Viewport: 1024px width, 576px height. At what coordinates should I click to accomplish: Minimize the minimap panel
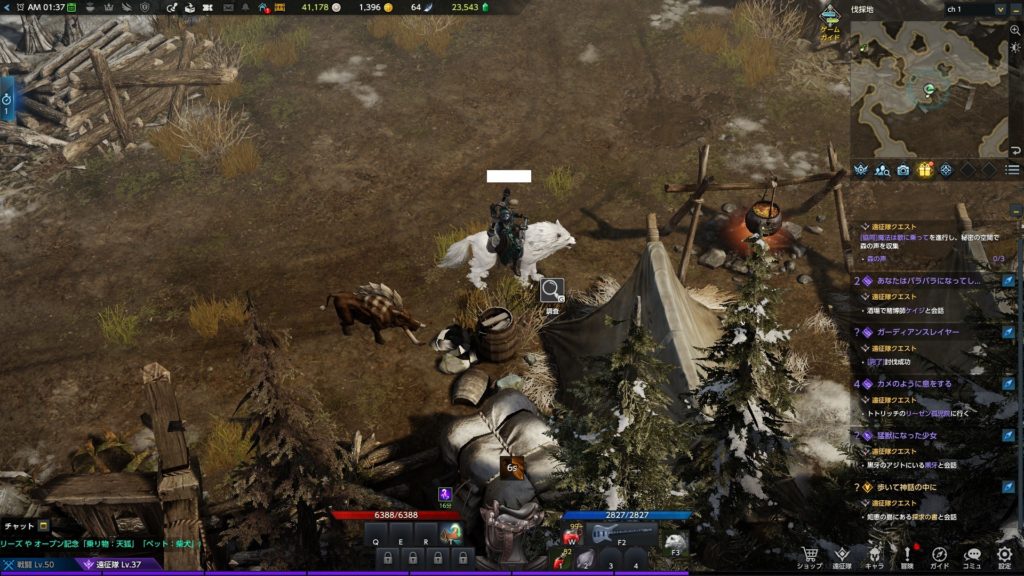pos(1015,9)
